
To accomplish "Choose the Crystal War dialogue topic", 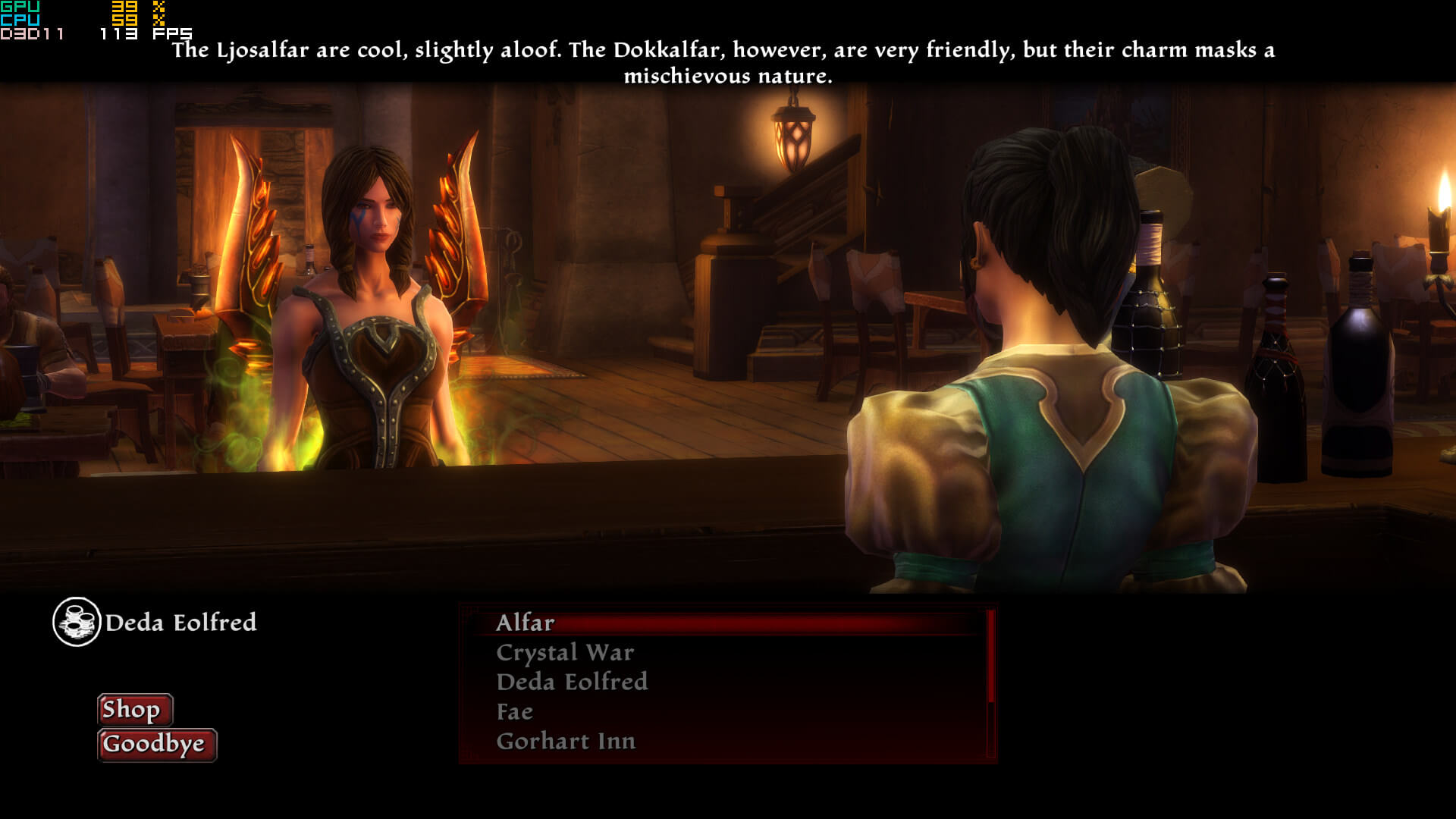I will [x=564, y=652].
